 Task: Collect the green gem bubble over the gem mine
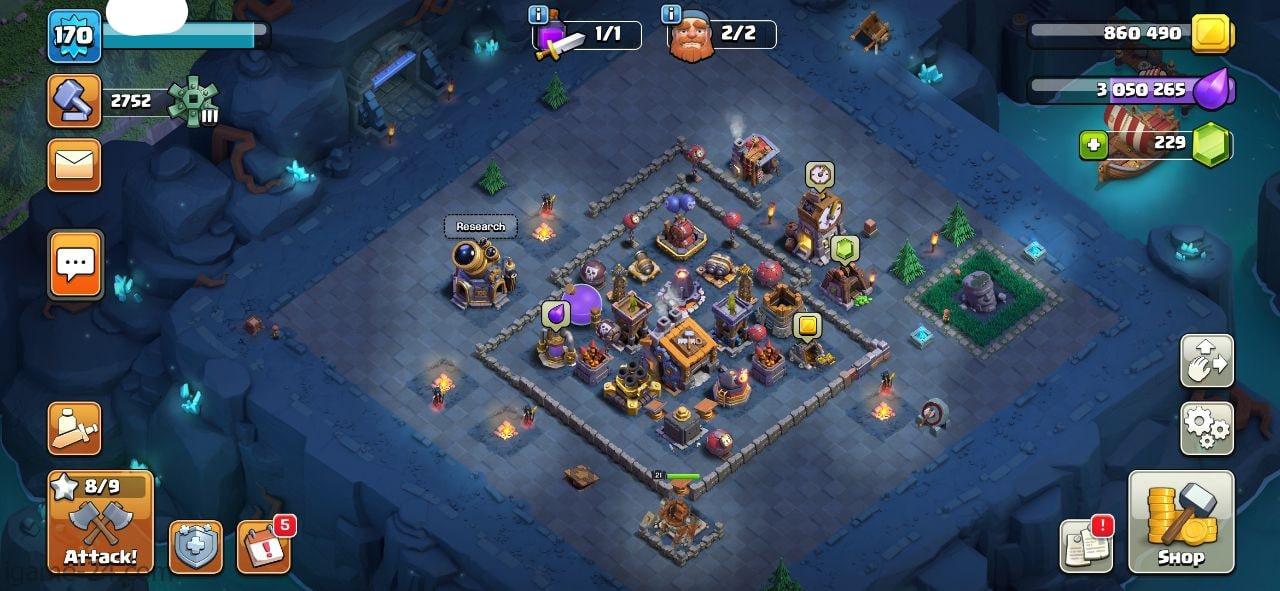(844, 248)
